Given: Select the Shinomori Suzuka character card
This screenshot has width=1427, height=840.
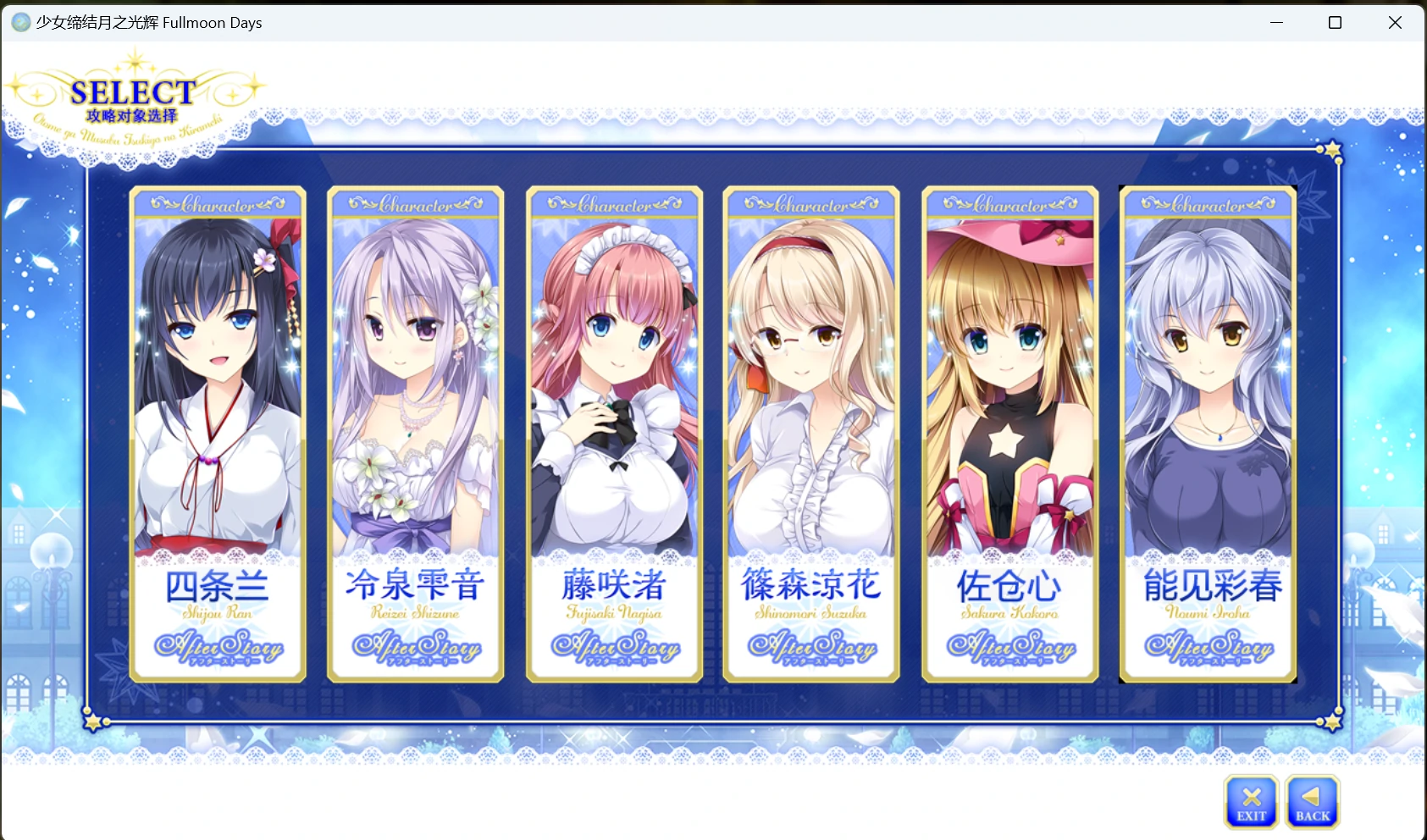Looking at the screenshot, I should coord(810,381).
